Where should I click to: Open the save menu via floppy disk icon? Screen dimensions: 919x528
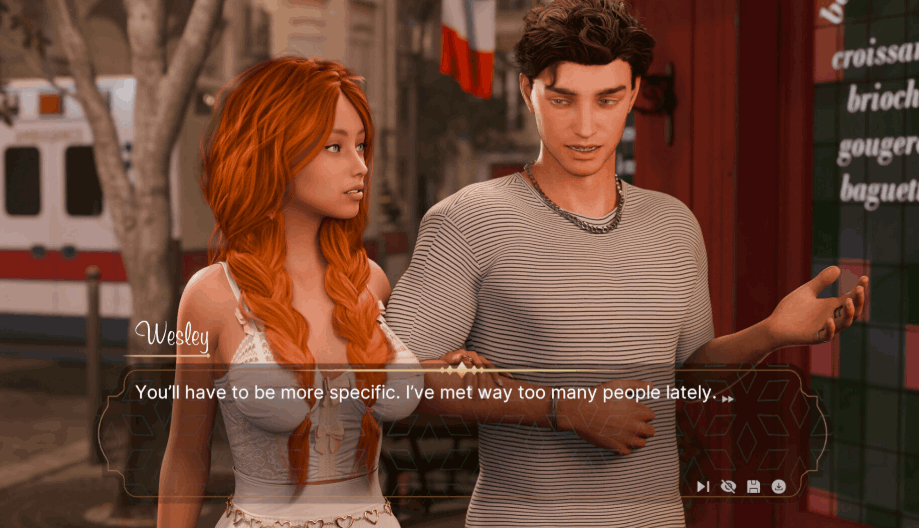753,486
